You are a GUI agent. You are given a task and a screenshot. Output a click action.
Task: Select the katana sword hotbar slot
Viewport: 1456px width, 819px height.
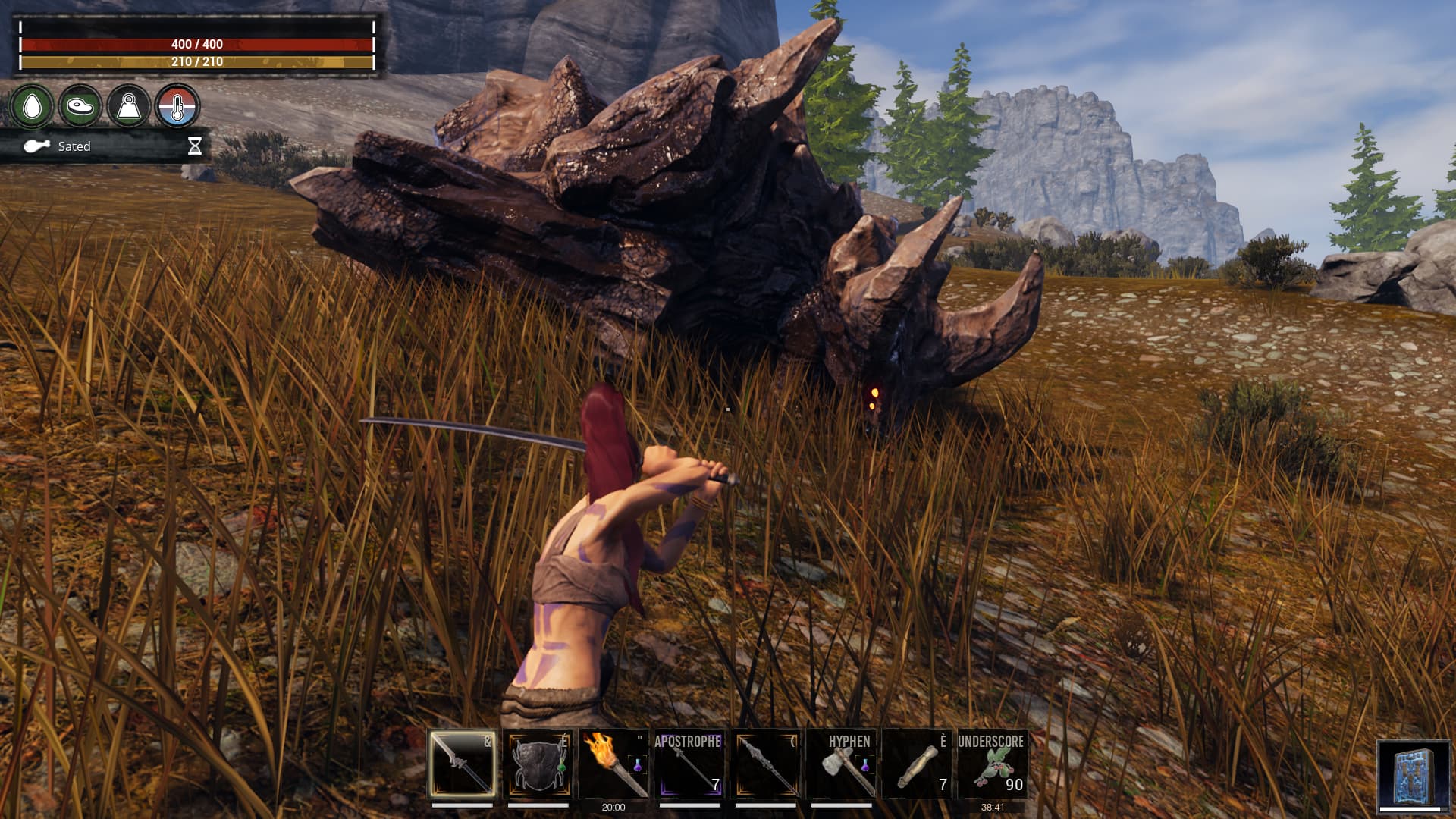pyautogui.click(x=463, y=764)
